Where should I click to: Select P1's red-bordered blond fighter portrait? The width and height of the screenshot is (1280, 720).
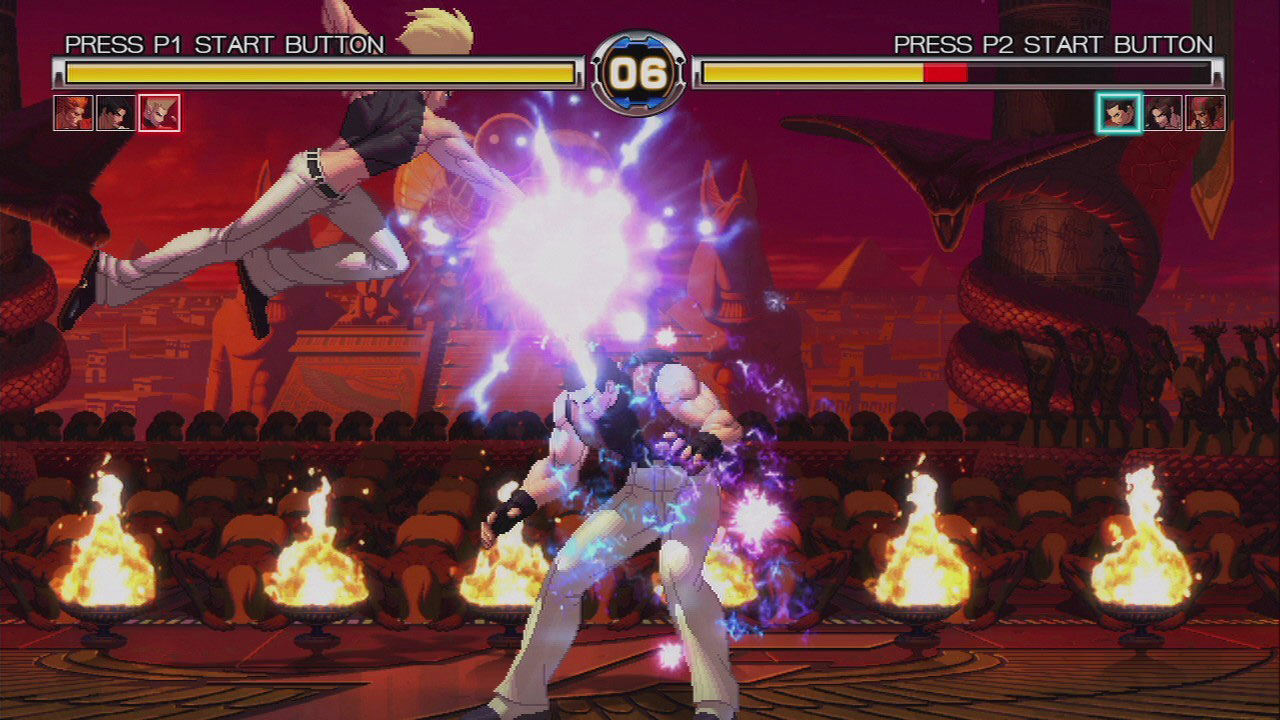click(159, 113)
